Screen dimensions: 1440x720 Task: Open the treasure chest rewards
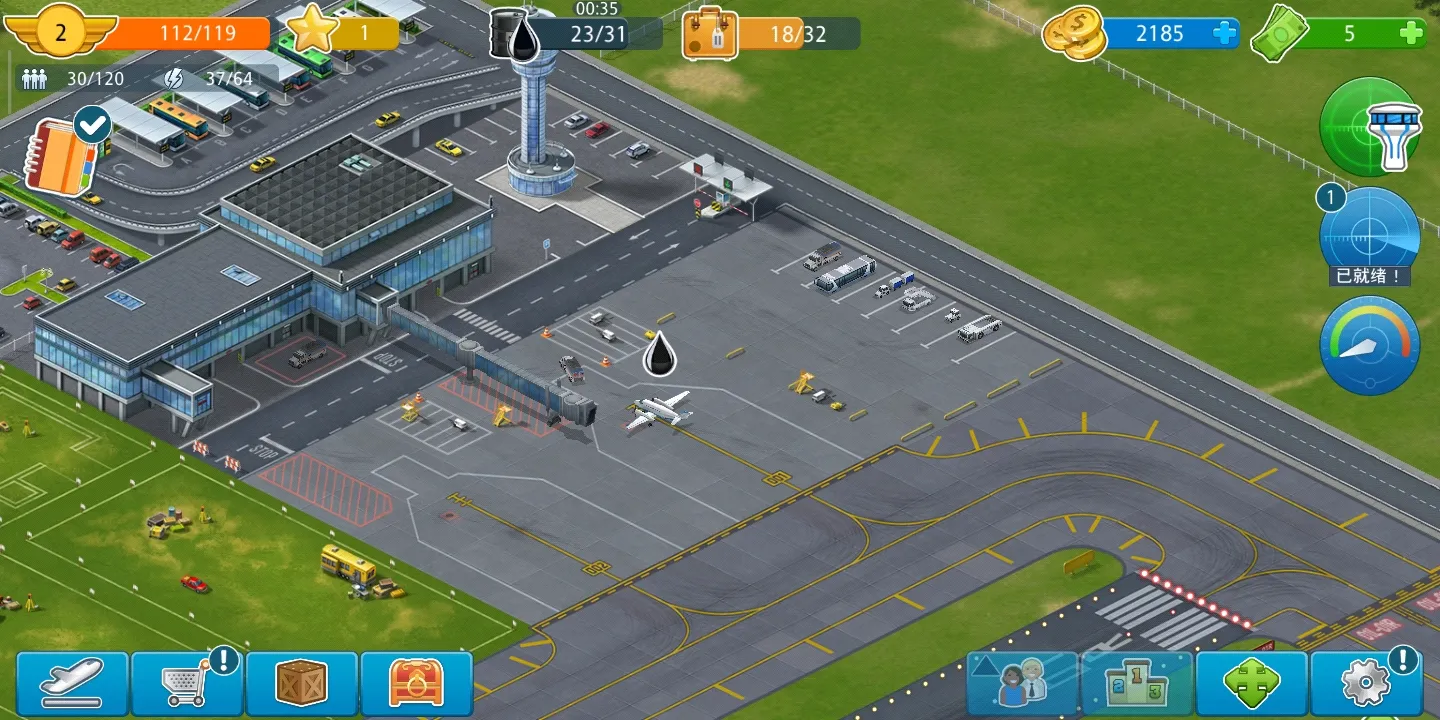(x=418, y=683)
